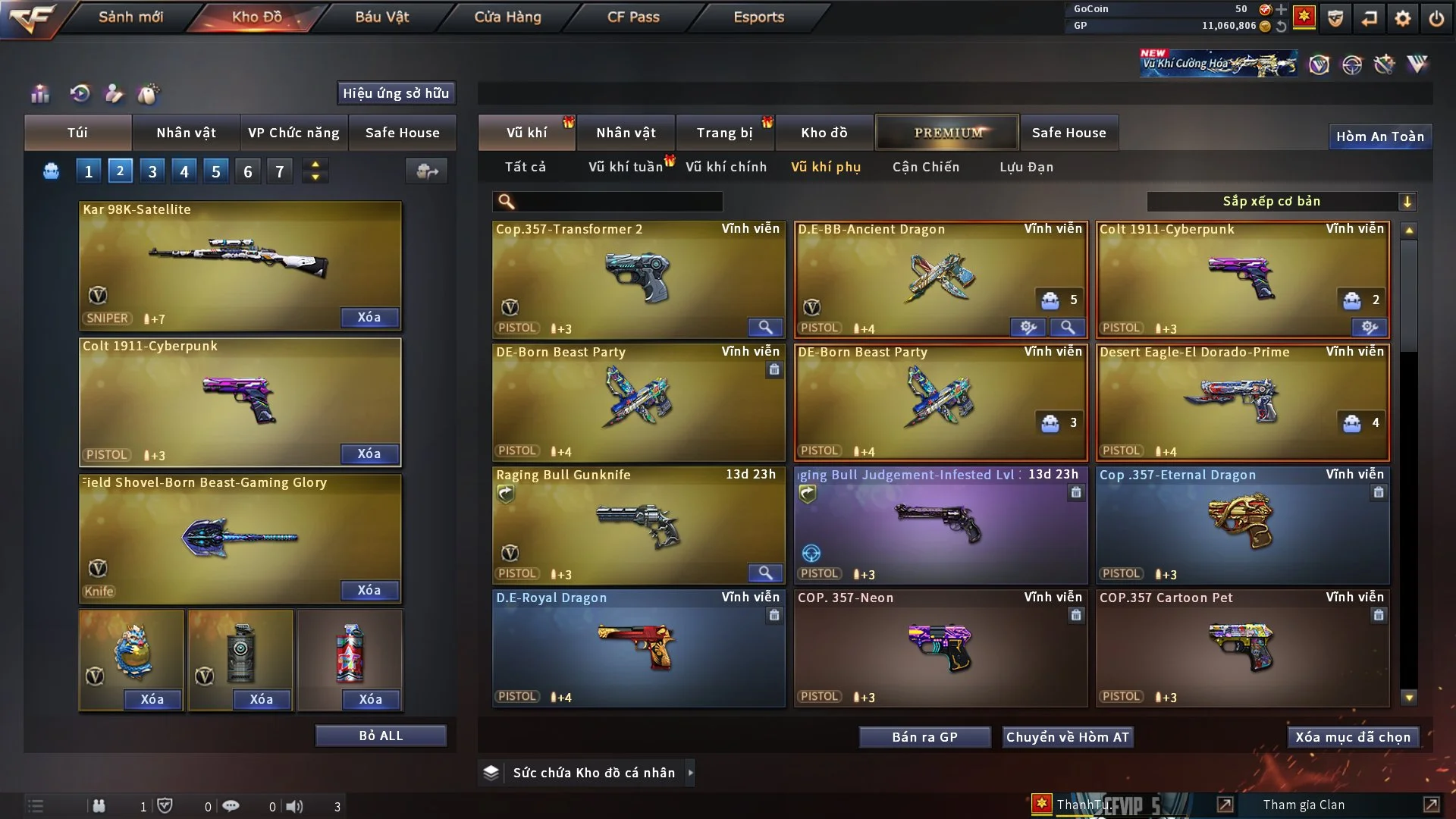Image resolution: width=1456 pixels, height=819 pixels.
Task: Click Chuyển về Hòm AT button
Action: (1067, 737)
